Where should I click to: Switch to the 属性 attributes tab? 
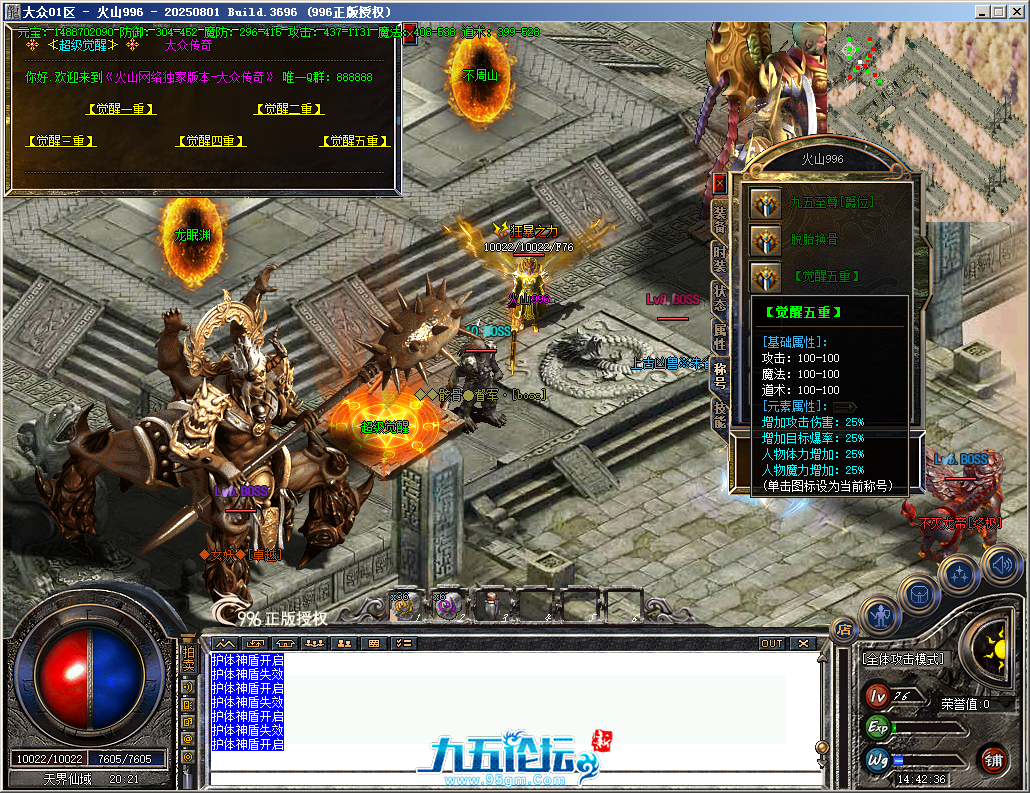pyautogui.click(x=719, y=336)
